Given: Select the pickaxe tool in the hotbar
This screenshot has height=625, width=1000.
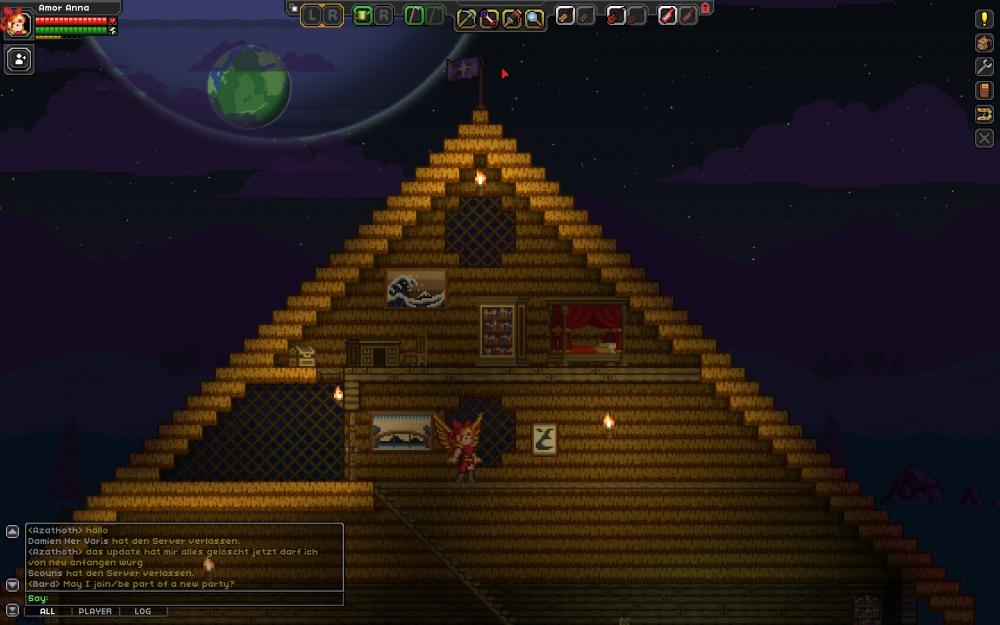Looking at the screenshot, I should point(466,17).
